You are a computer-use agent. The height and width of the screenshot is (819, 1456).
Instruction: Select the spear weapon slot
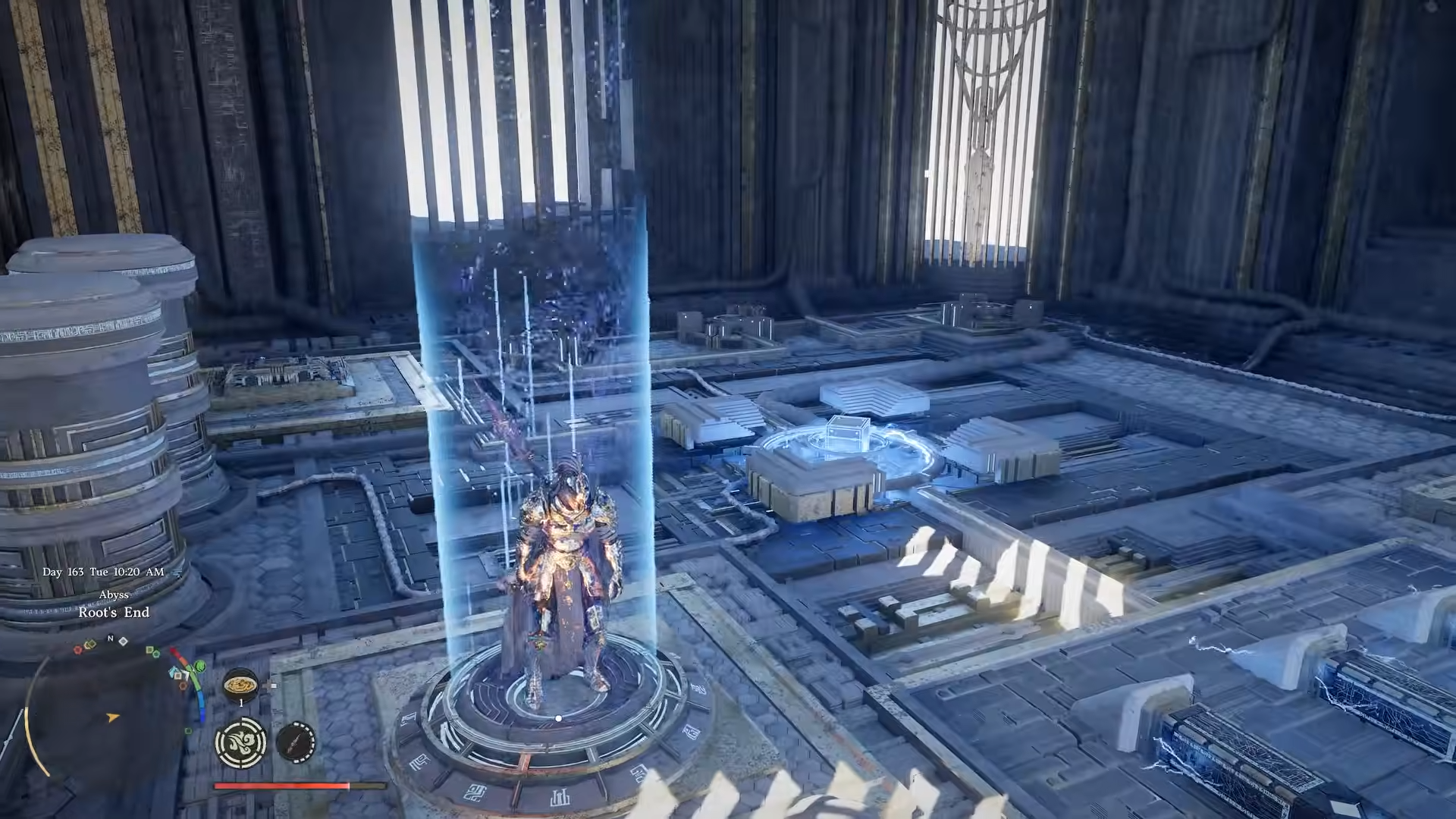pos(296,742)
